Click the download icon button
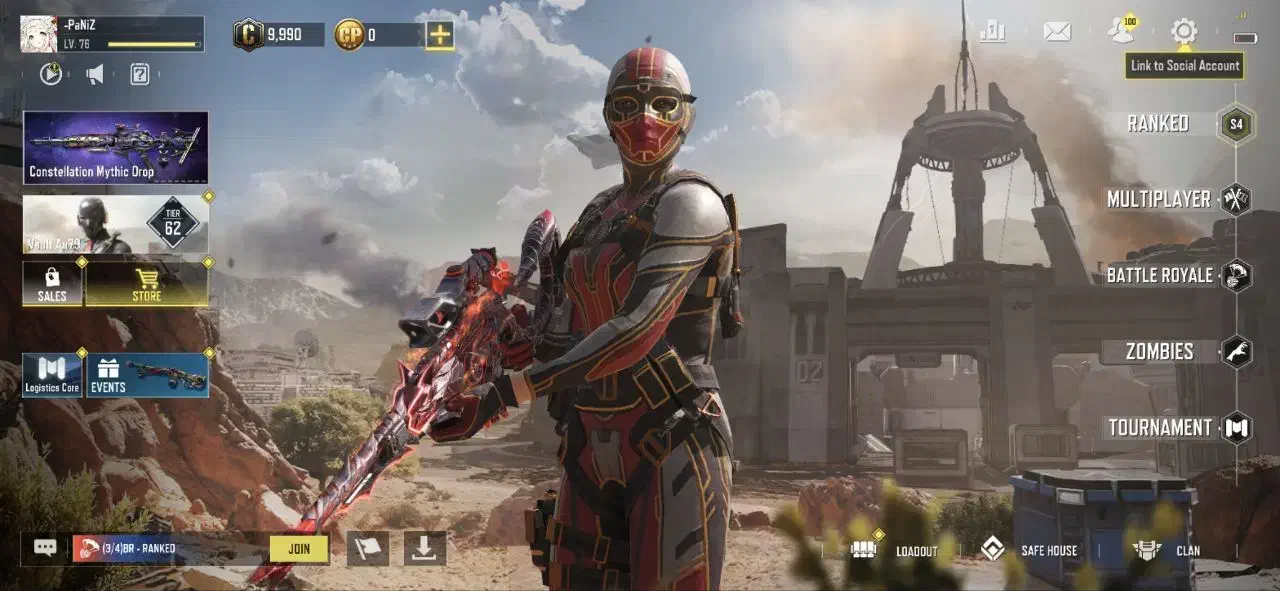 tap(425, 548)
